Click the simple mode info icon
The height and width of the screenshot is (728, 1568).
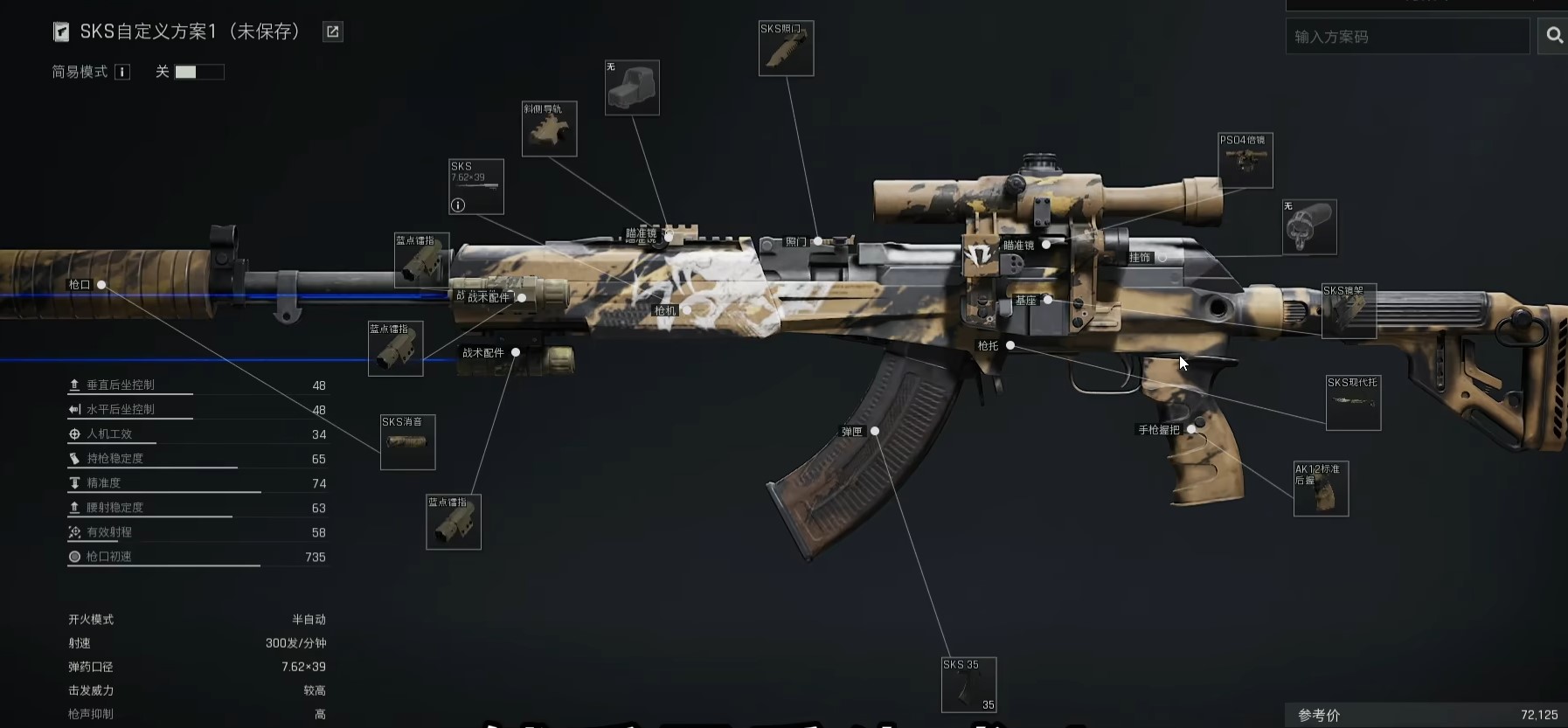point(123,72)
